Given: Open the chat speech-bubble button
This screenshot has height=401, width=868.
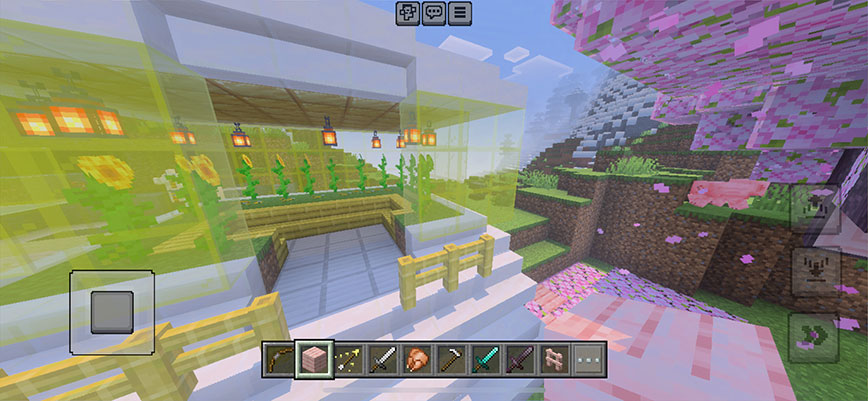Looking at the screenshot, I should [433, 13].
